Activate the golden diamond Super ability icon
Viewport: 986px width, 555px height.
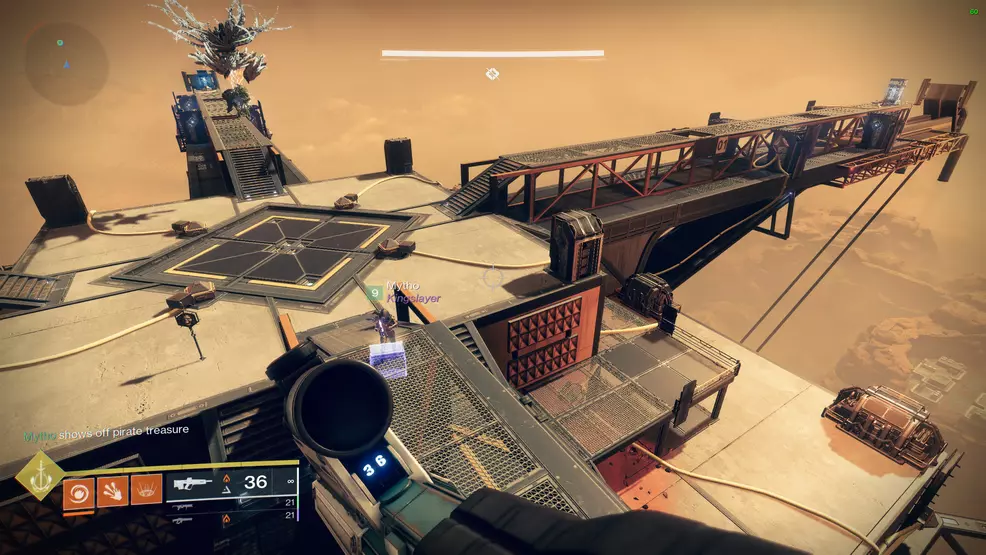pos(39,475)
